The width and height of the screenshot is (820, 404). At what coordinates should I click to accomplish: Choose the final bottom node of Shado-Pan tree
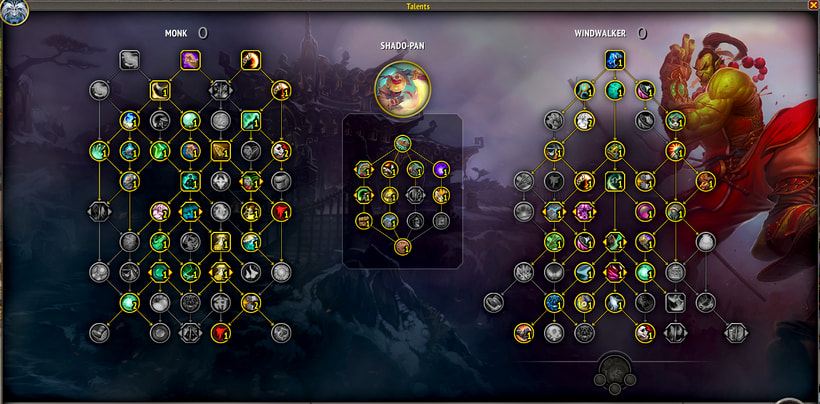click(402, 246)
